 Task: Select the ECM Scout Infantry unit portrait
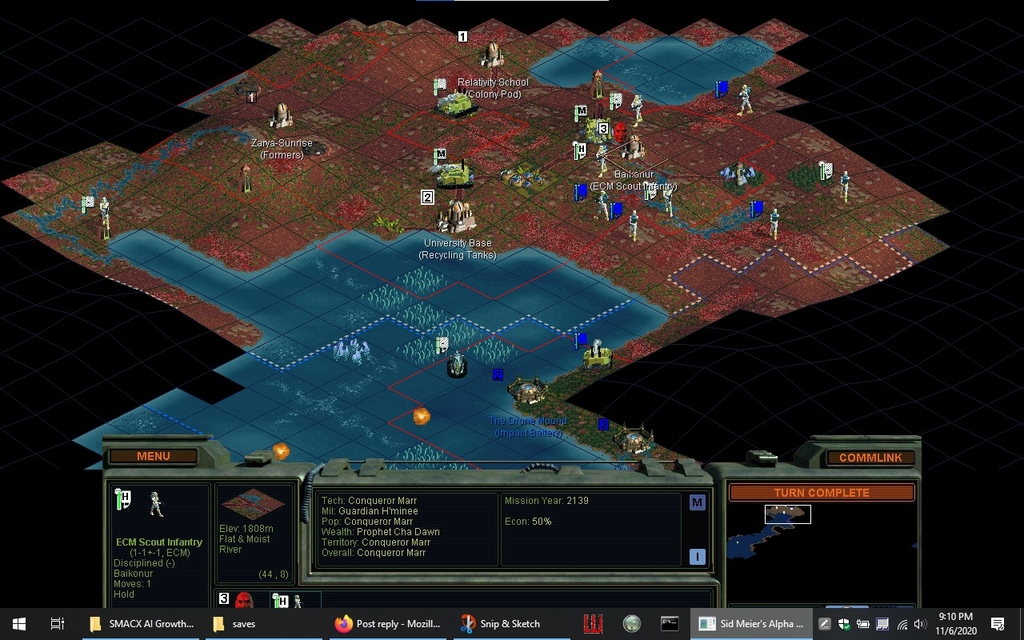(156, 504)
